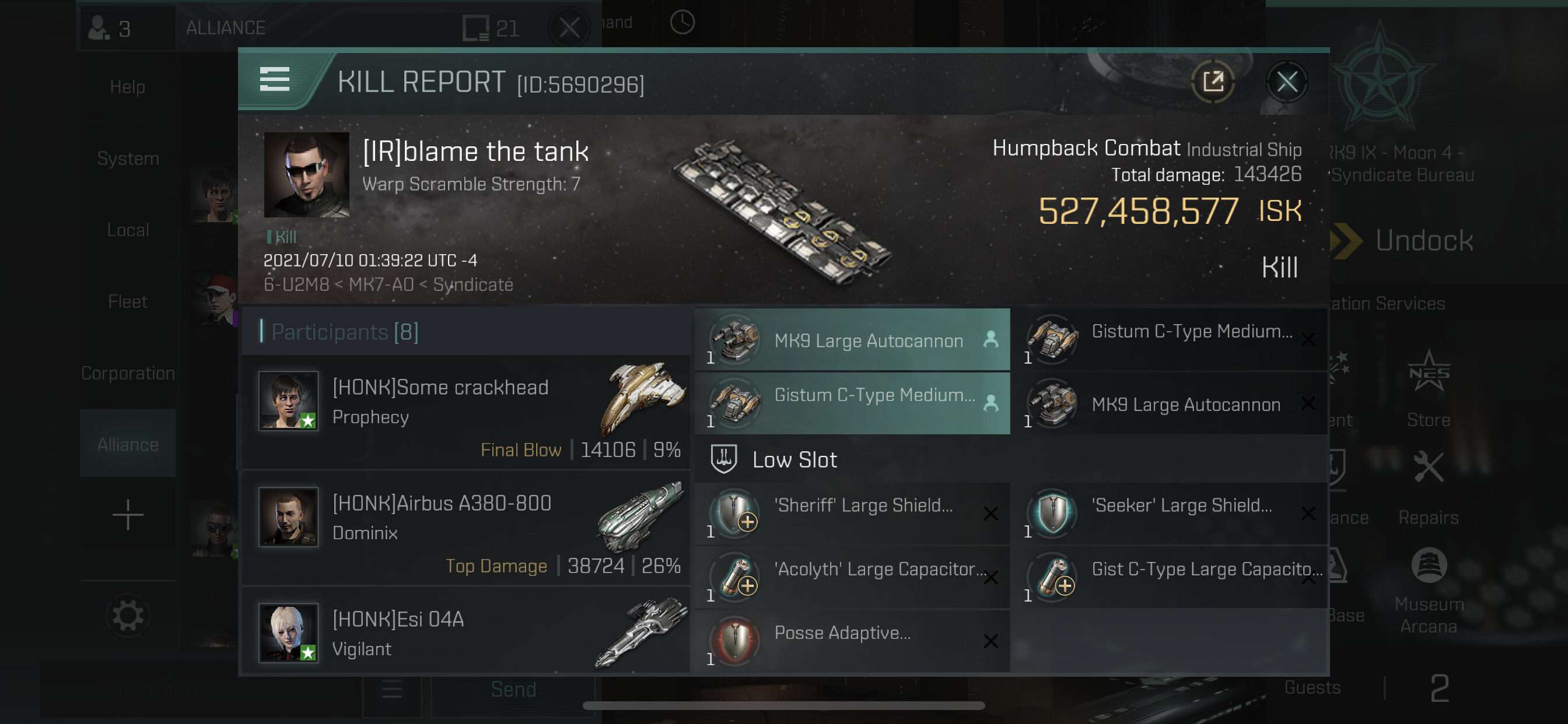
Task: Close the Kill Report window
Action: pos(1286,82)
